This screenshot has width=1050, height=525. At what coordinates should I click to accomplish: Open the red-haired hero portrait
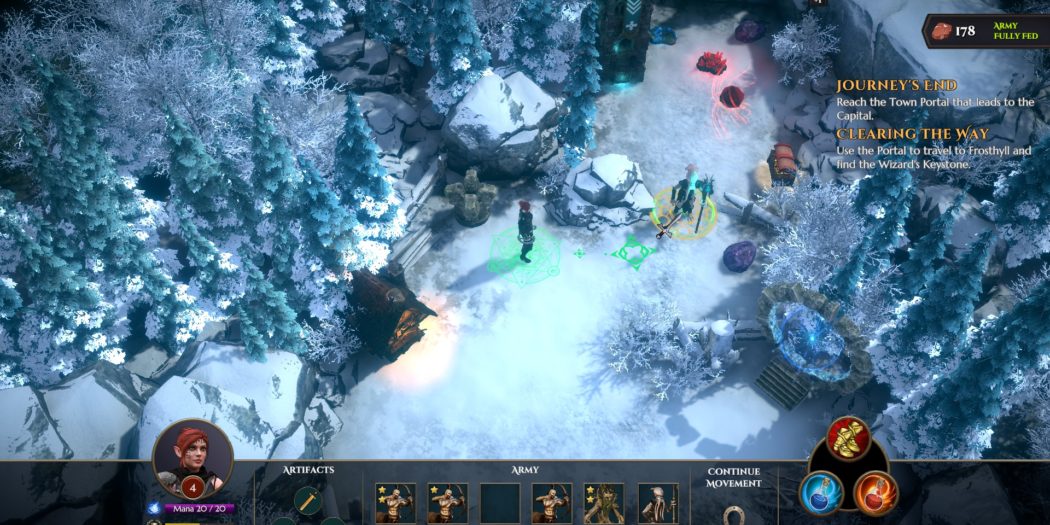[x=192, y=459]
